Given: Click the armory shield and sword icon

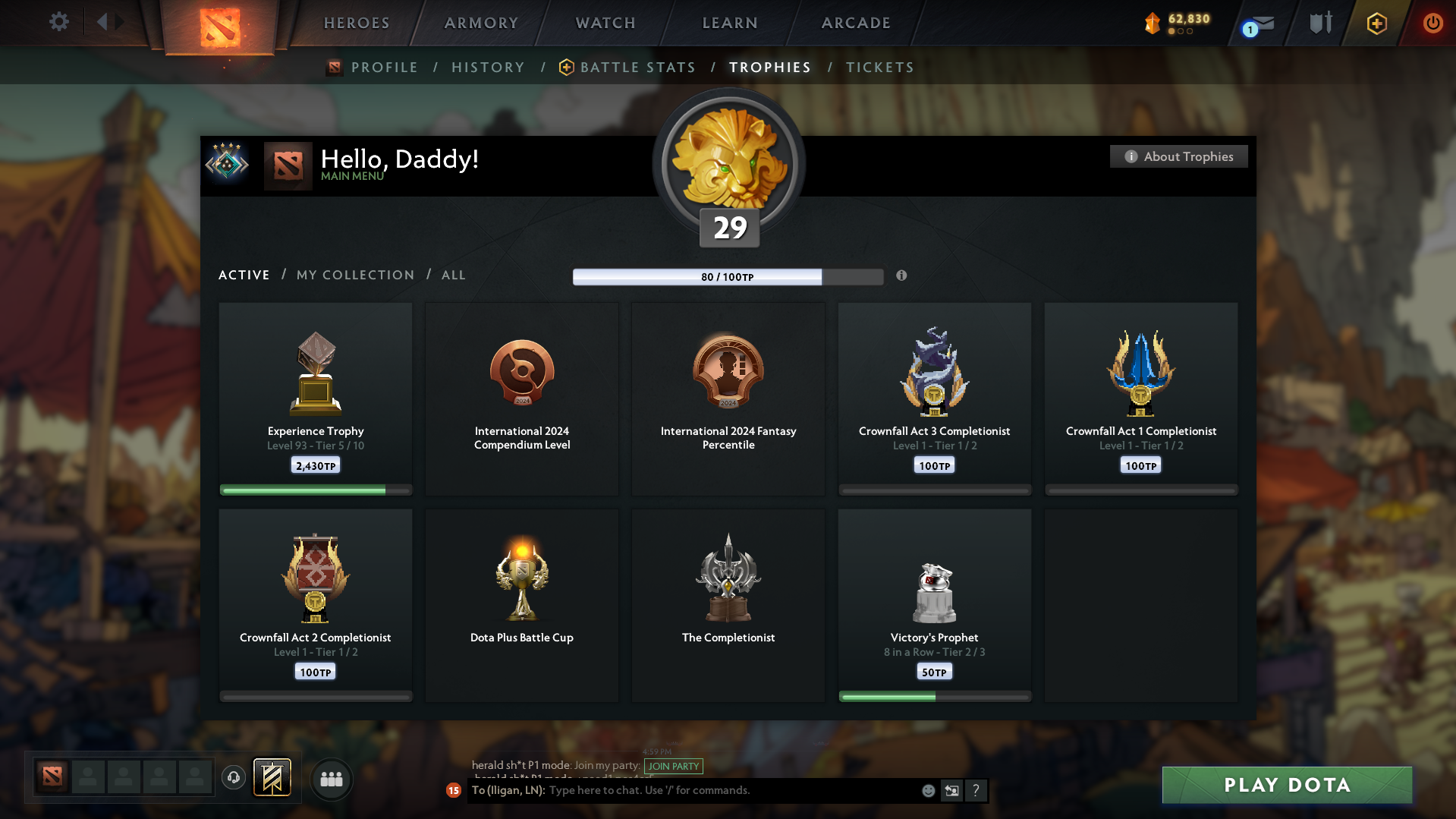Looking at the screenshot, I should (1319, 23).
